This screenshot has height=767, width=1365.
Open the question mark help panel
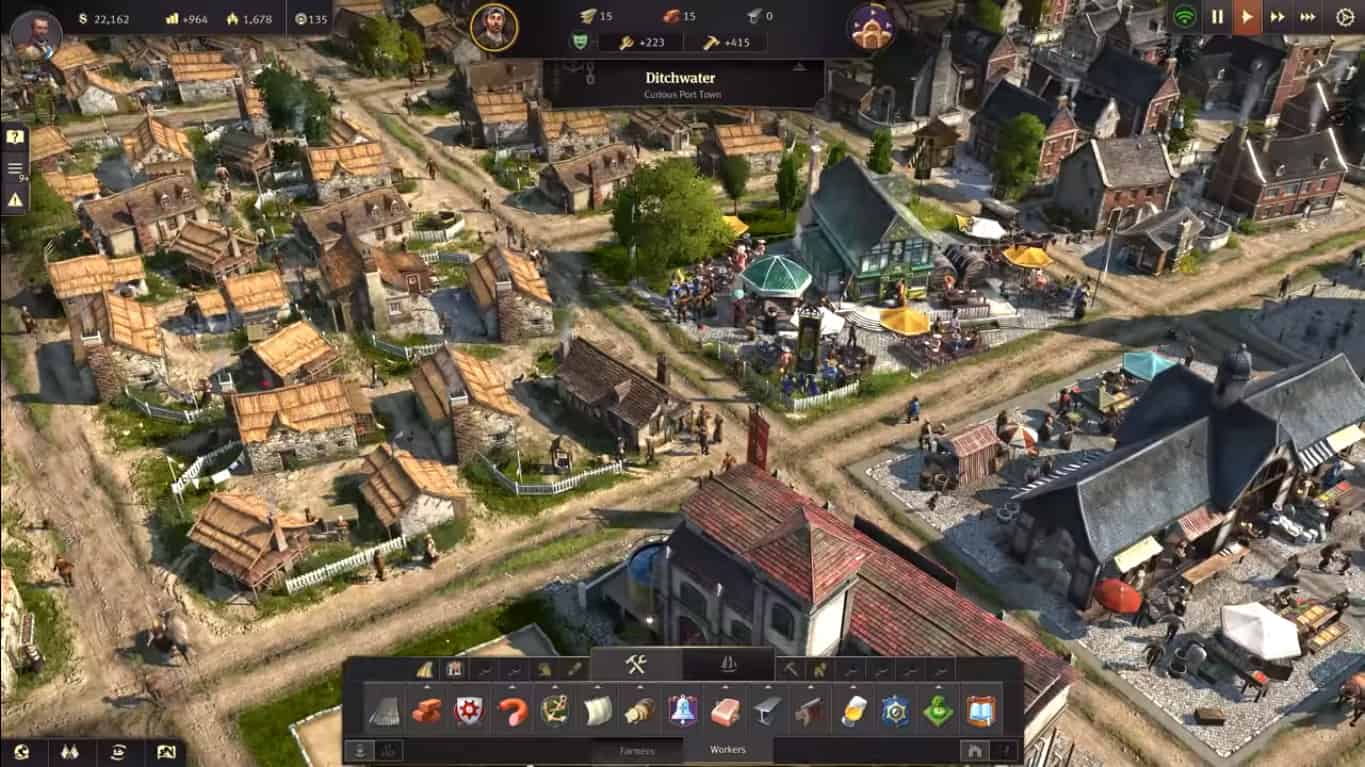pyautogui.click(x=15, y=137)
